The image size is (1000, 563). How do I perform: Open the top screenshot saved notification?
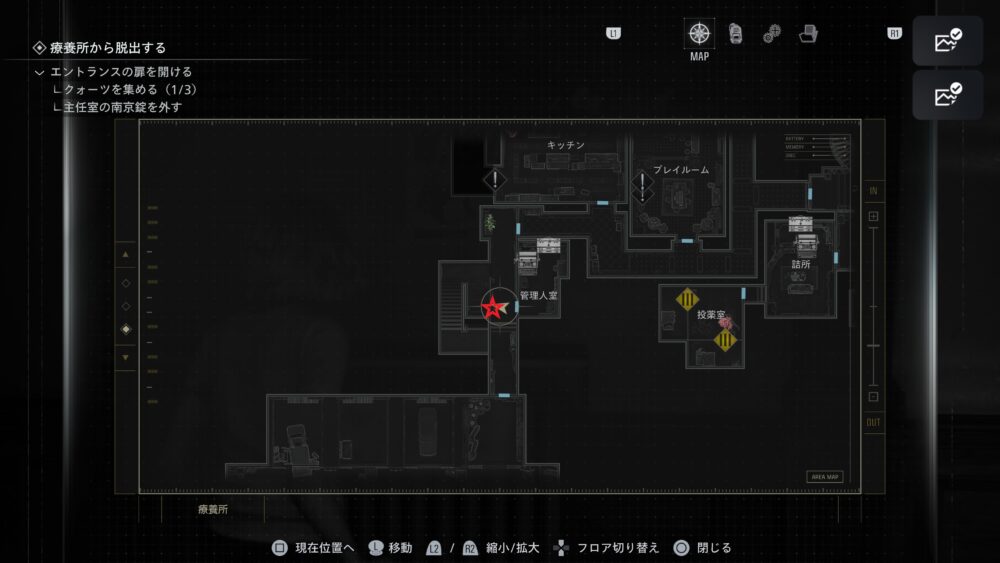[x=947, y=42]
